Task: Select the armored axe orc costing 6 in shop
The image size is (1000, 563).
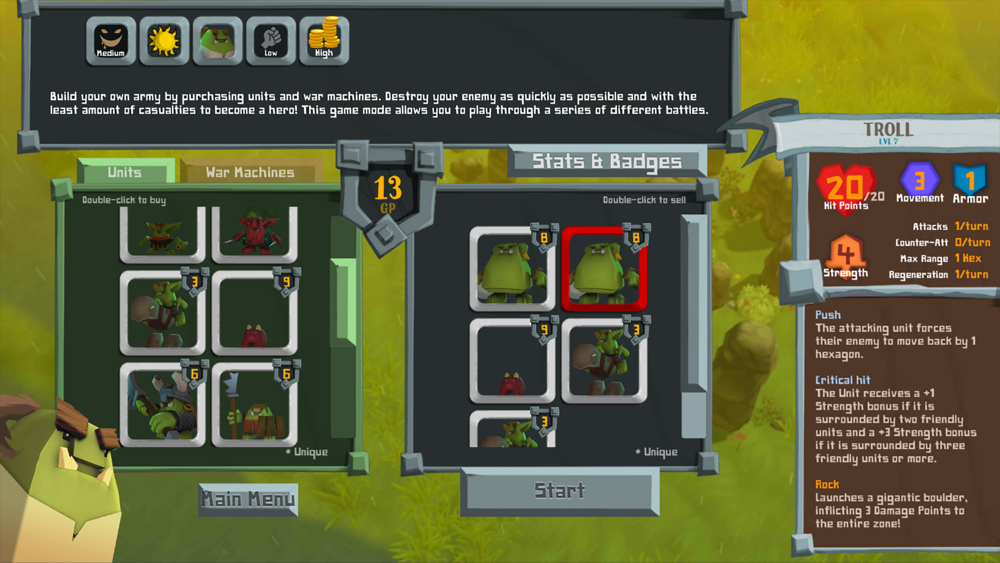Action: pos(162,404)
